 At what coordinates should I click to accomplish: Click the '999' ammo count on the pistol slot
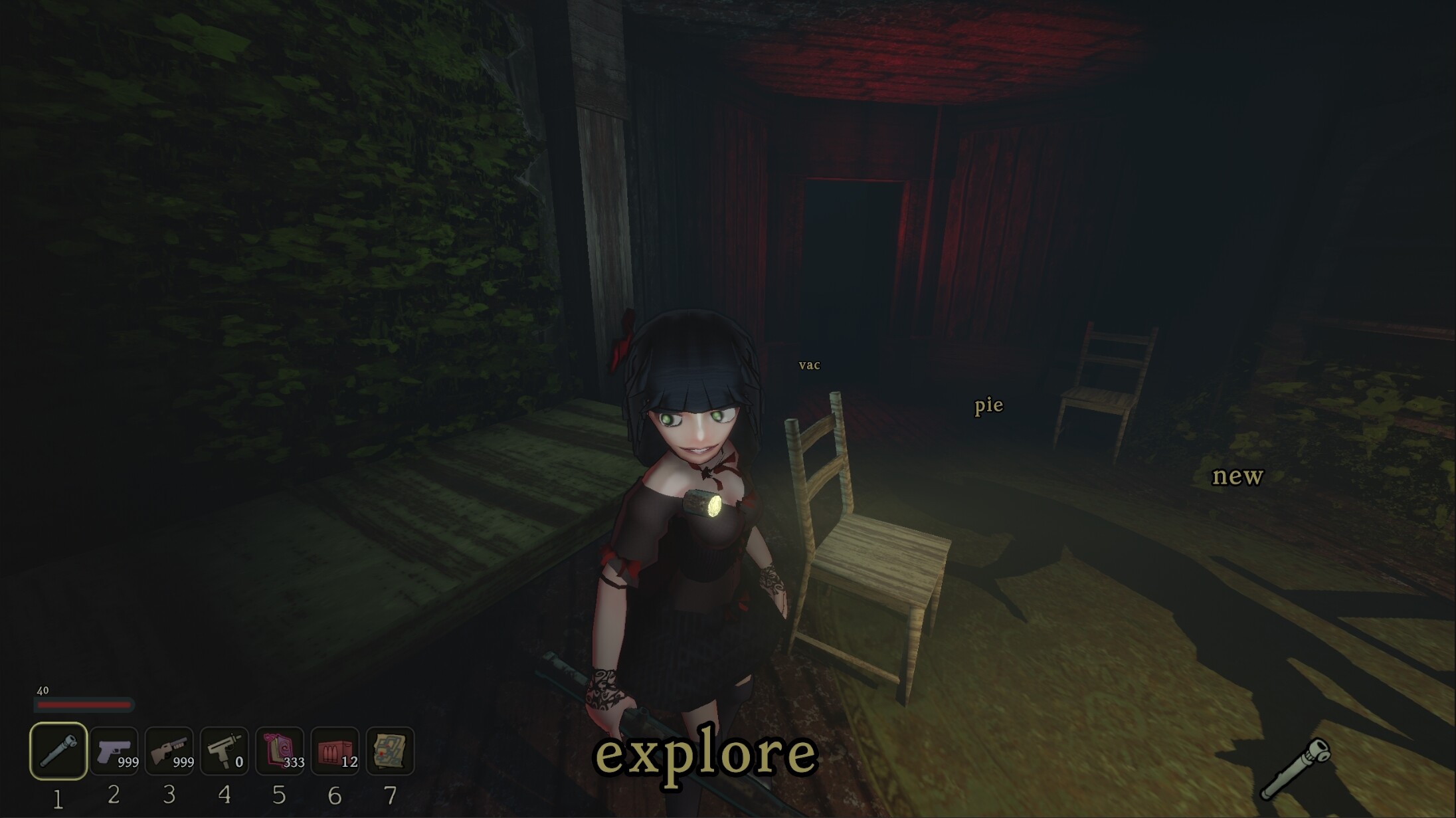point(128,764)
